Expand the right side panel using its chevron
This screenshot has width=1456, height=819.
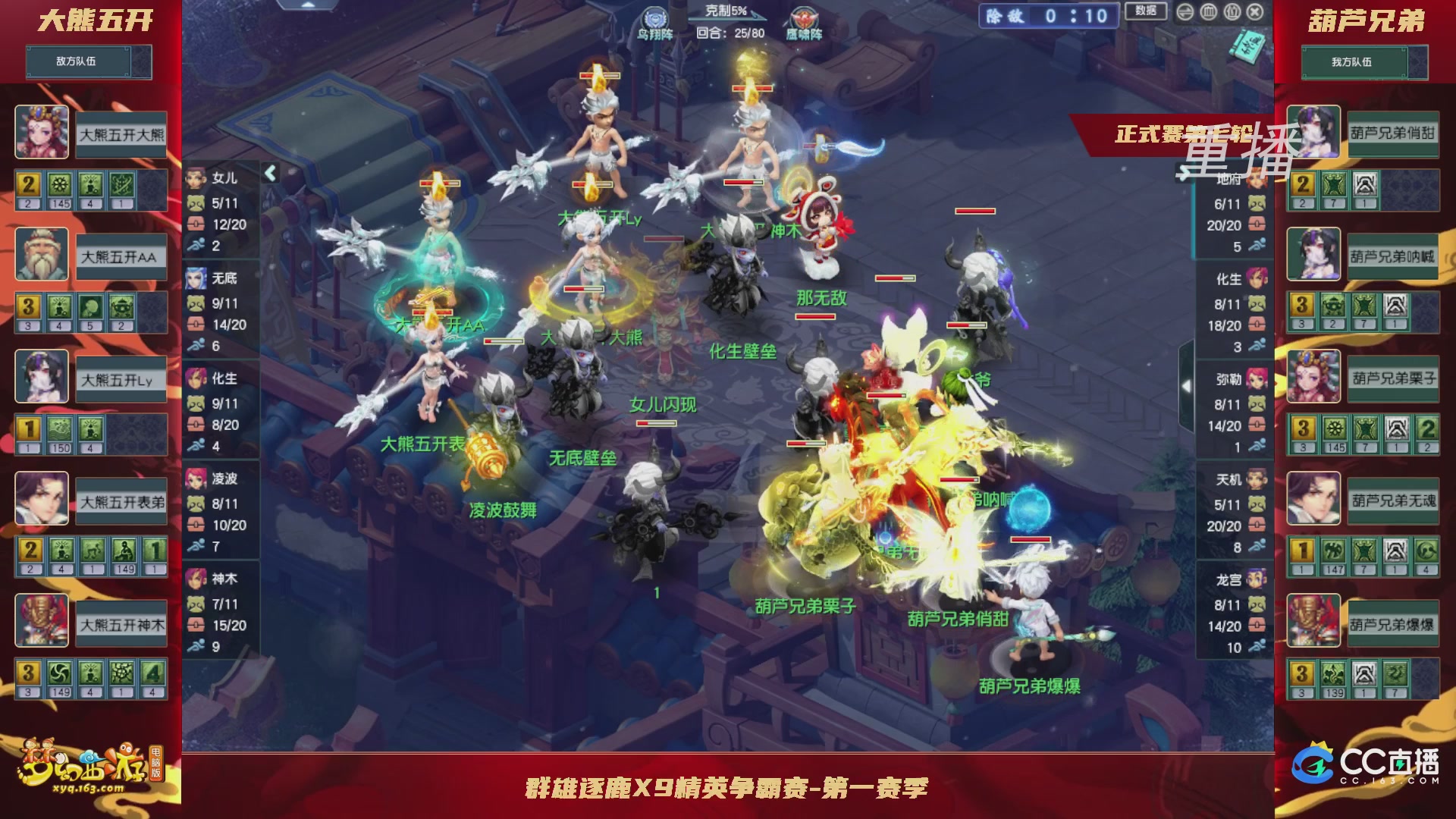click(x=1187, y=385)
